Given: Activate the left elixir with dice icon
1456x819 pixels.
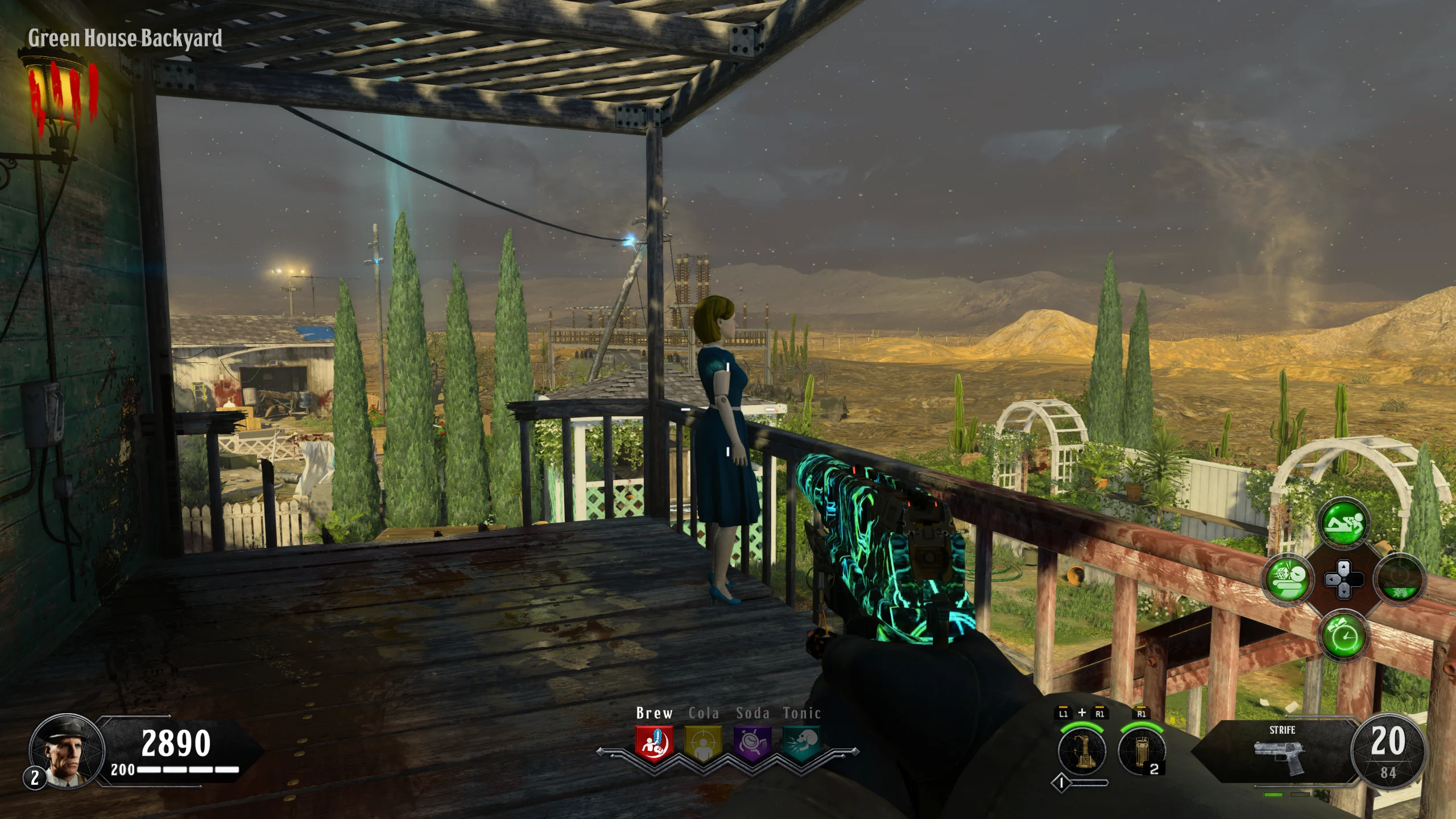Looking at the screenshot, I should pos(1288,580).
